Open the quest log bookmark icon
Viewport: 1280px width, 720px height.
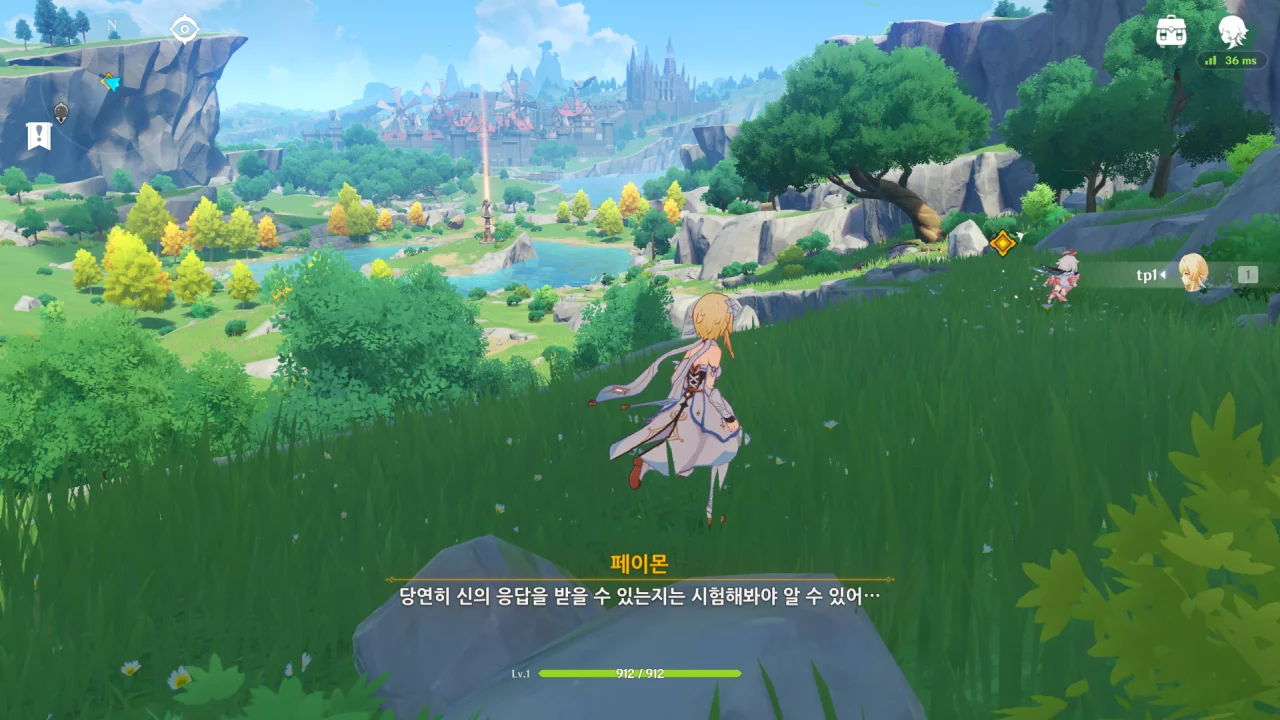click(39, 136)
